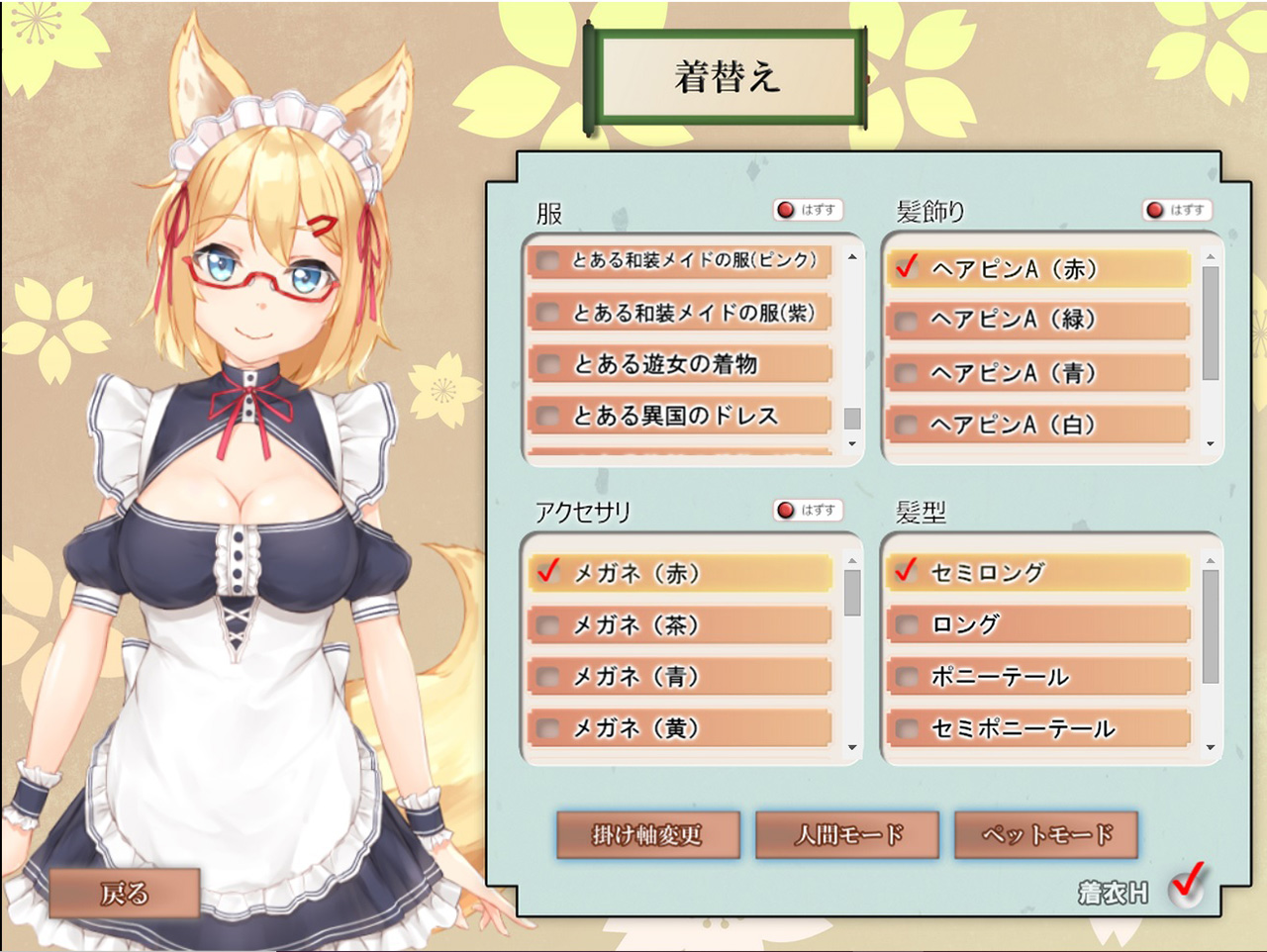
Task: Switch to ペットモード
Action: (1046, 835)
